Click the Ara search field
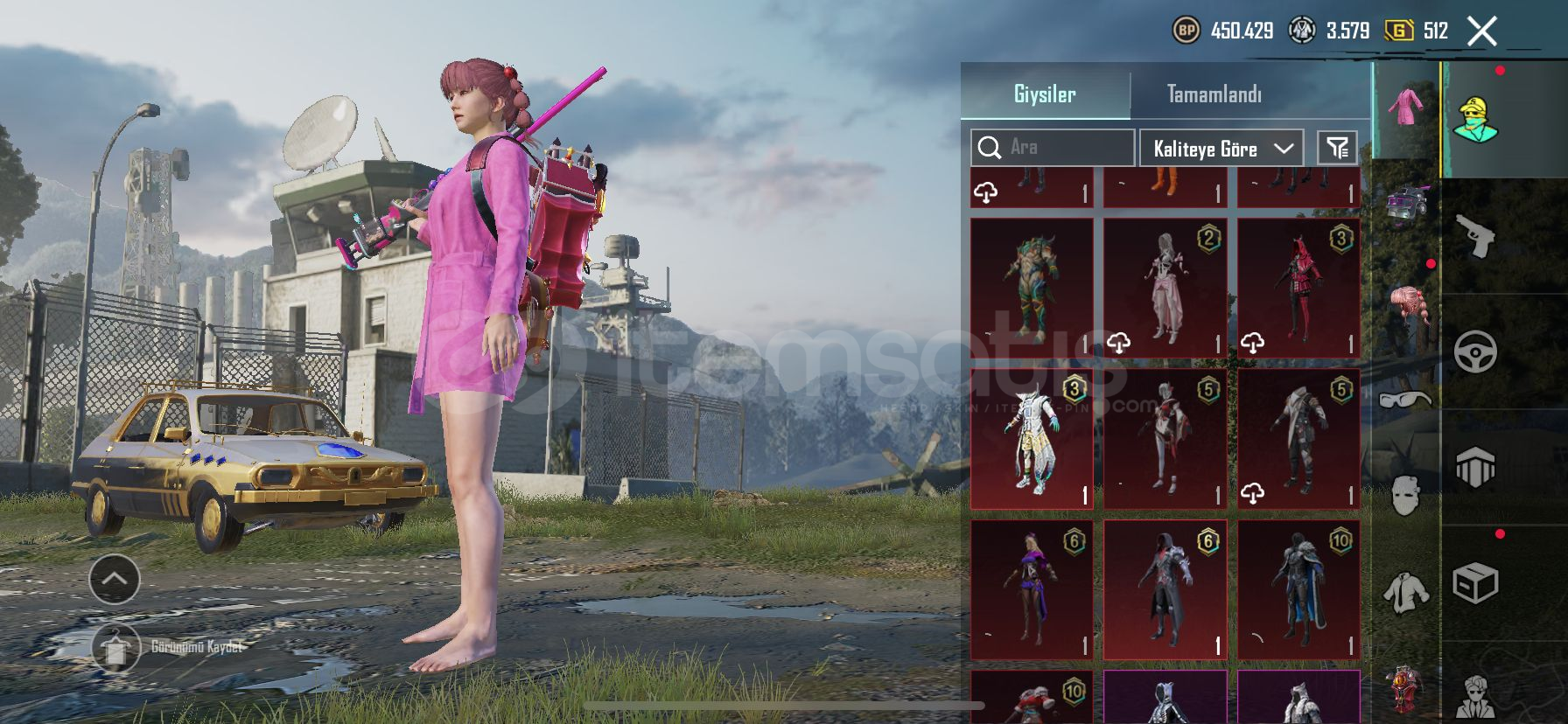 pyautogui.click(x=1052, y=147)
